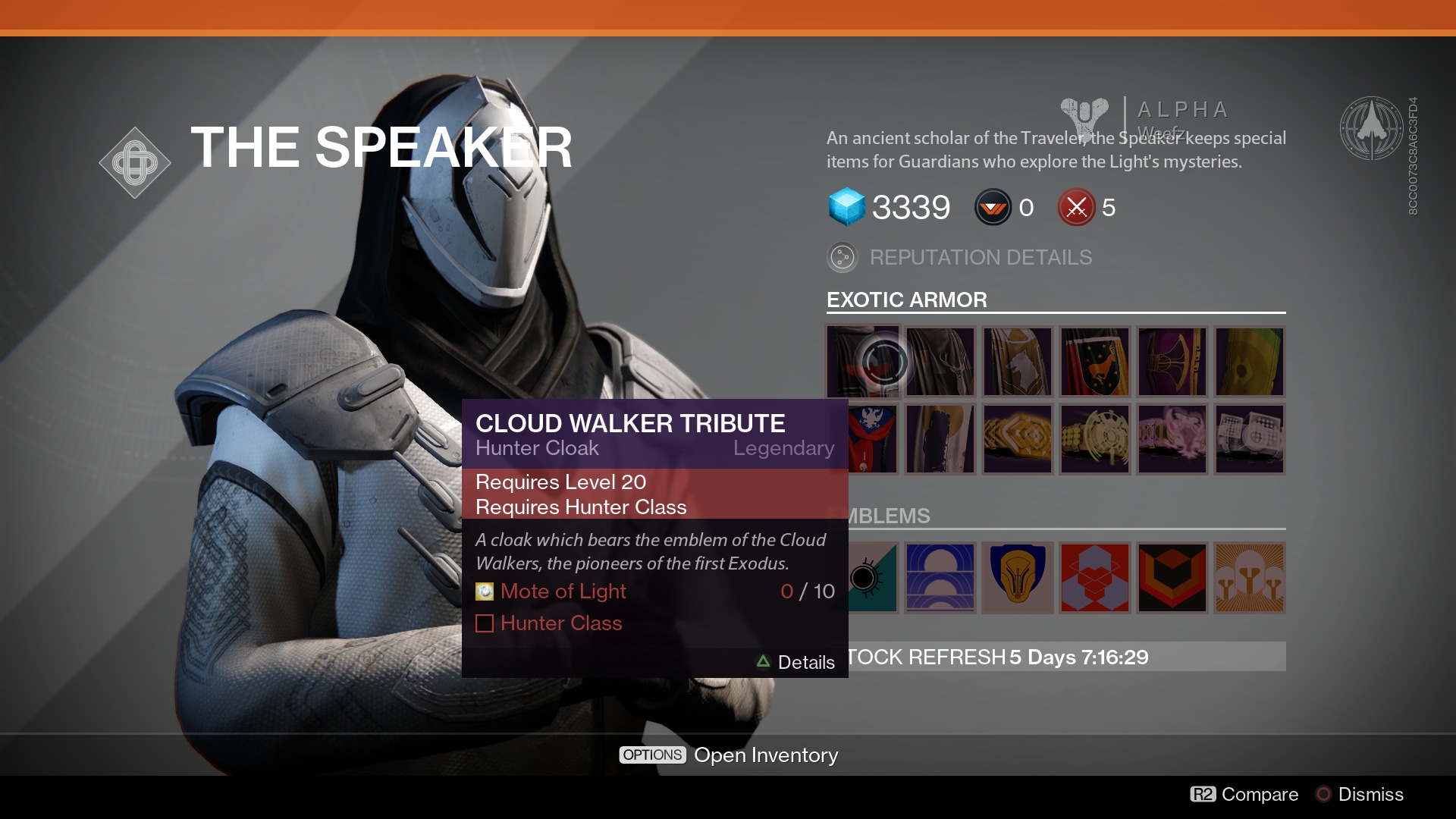The height and width of the screenshot is (819, 1456).
Task: Choose the black and orange chevron emblem
Action: (1172, 578)
